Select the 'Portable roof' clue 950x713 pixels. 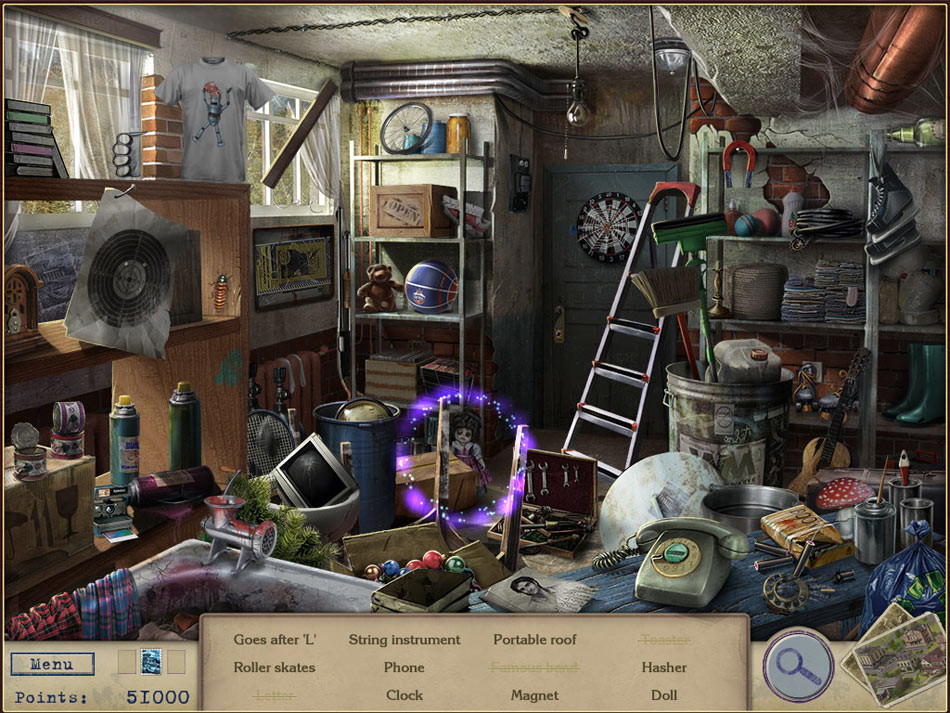click(535, 639)
